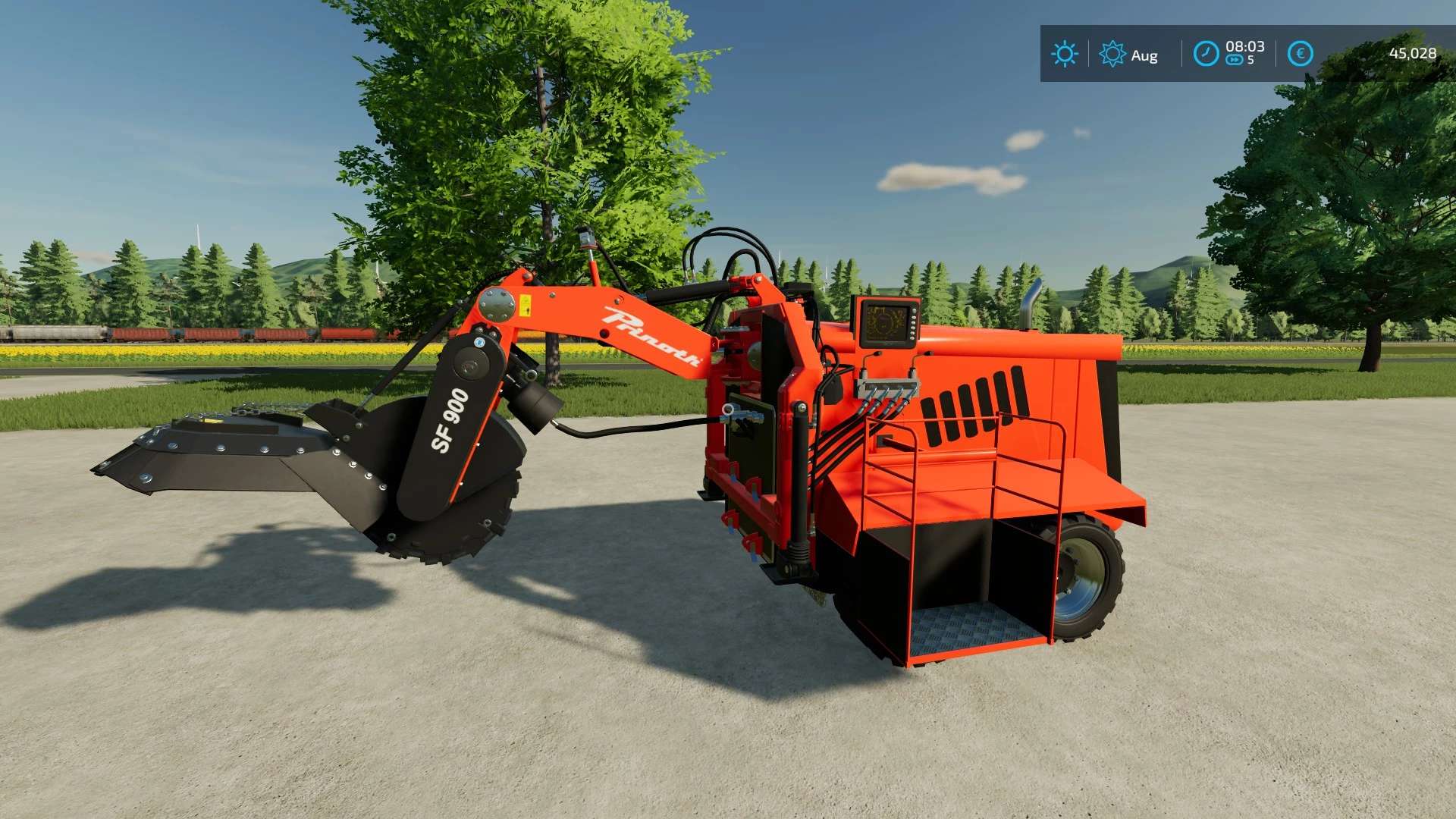The height and width of the screenshot is (819, 1456).
Task: Select the August season gear-sun icon
Action: [x=1112, y=54]
